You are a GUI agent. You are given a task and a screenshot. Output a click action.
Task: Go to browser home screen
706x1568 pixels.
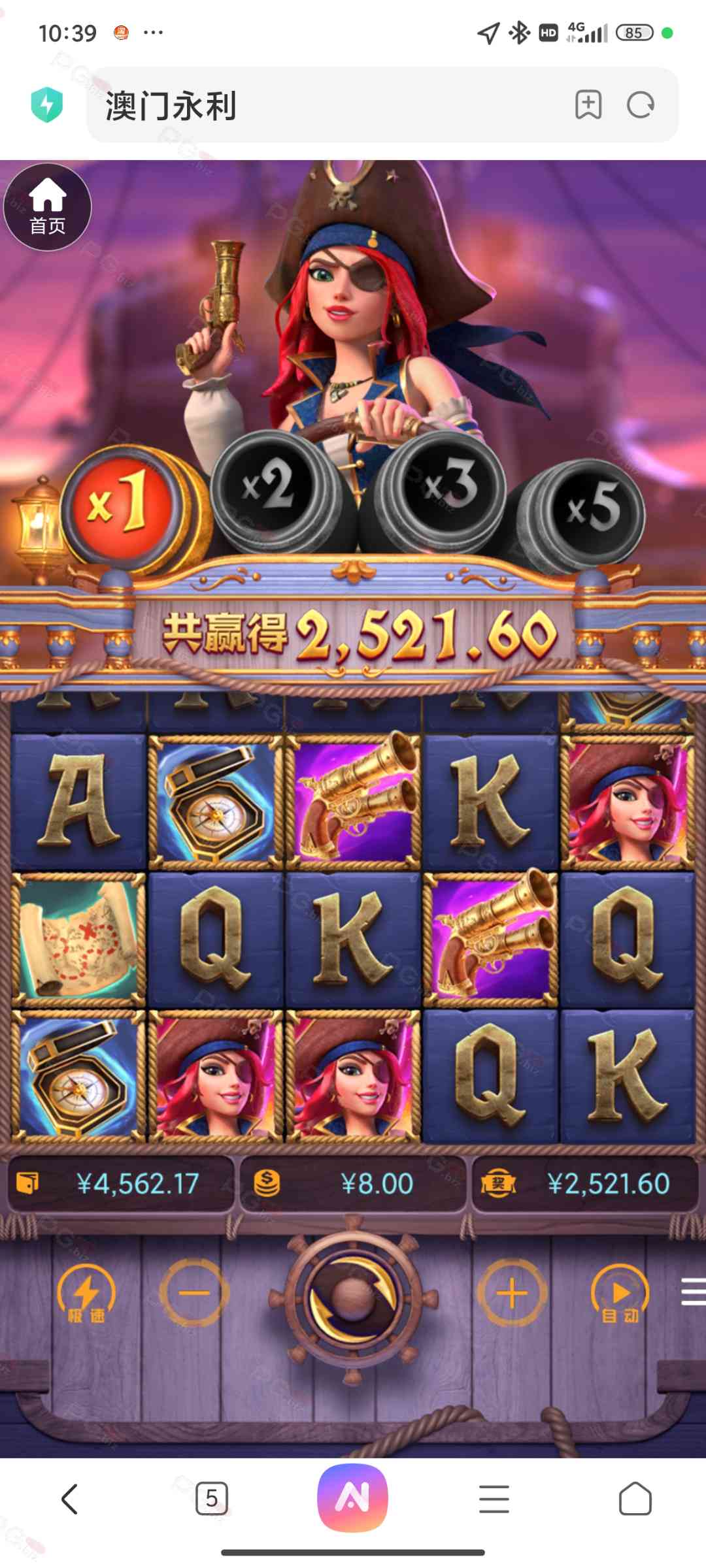click(635, 1498)
